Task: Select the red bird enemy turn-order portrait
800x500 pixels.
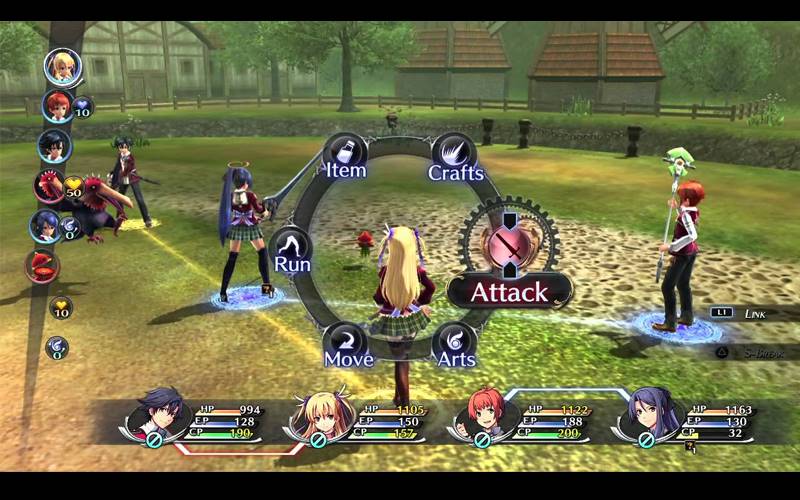Action: [x=49, y=186]
